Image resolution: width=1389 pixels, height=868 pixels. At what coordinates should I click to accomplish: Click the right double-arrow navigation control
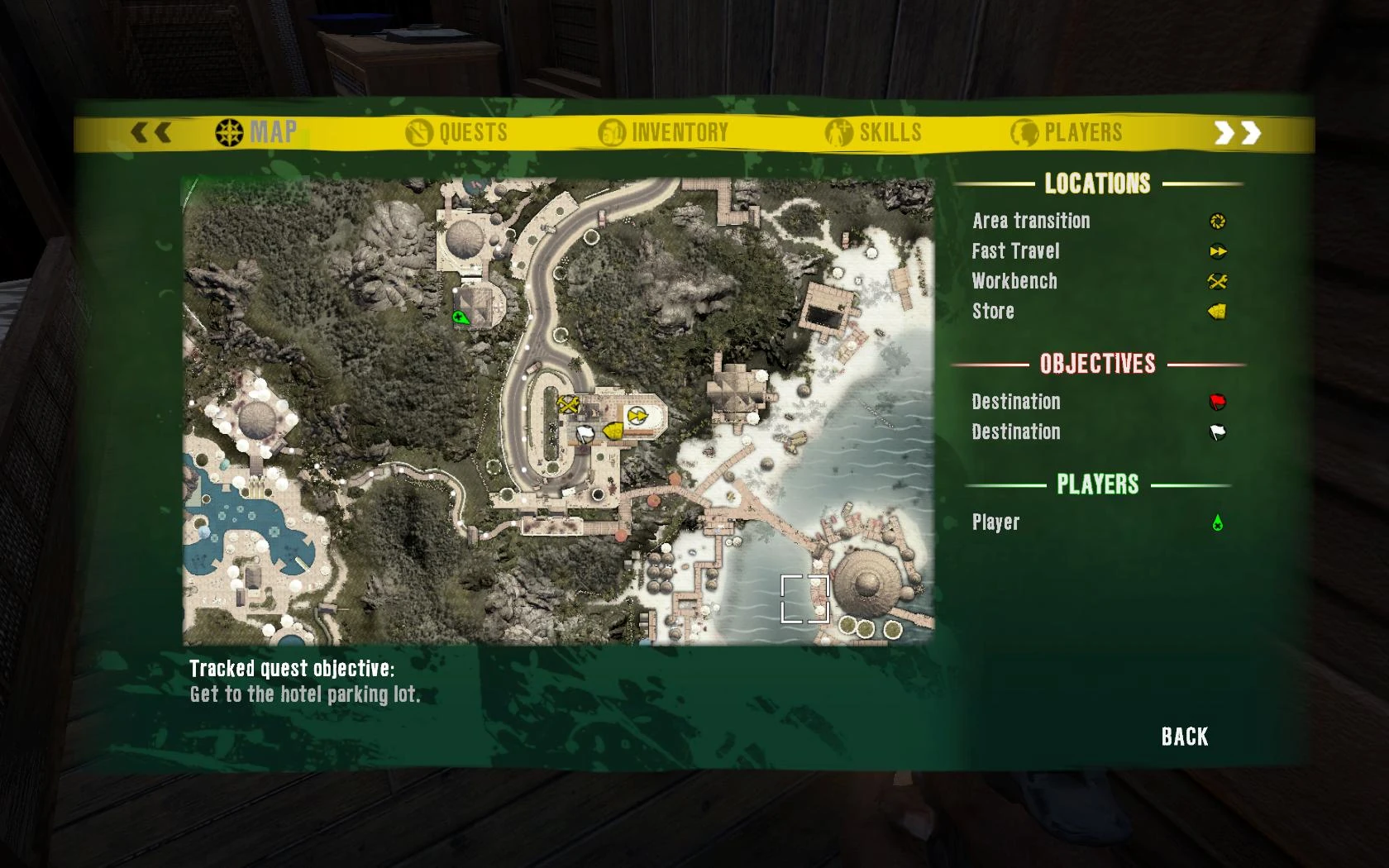tap(1237, 131)
